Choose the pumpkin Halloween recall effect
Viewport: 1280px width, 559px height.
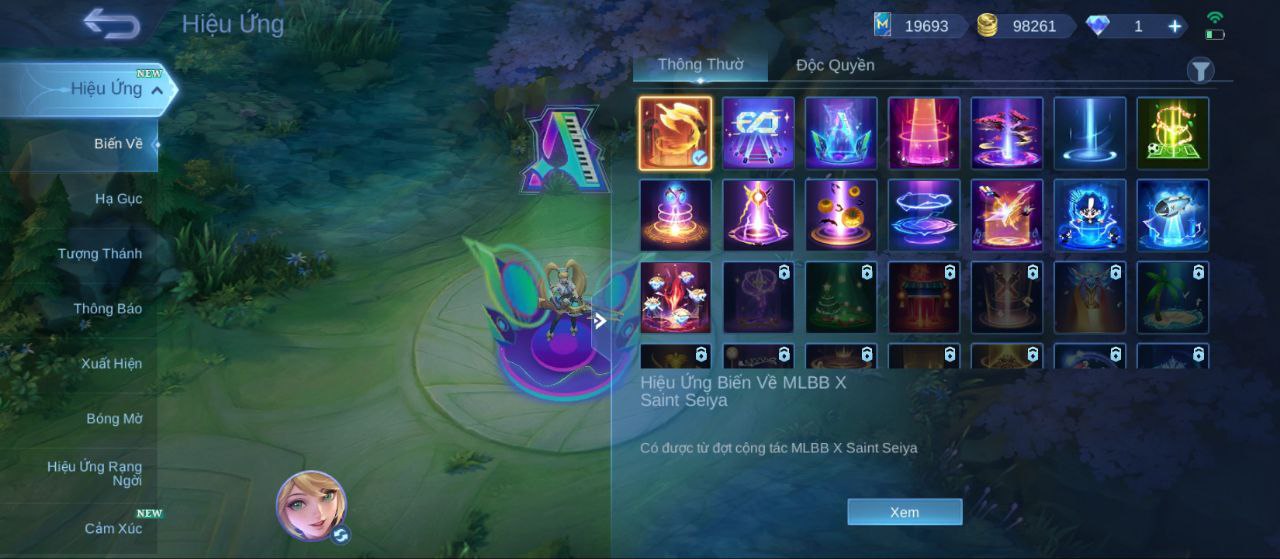click(841, 215)
